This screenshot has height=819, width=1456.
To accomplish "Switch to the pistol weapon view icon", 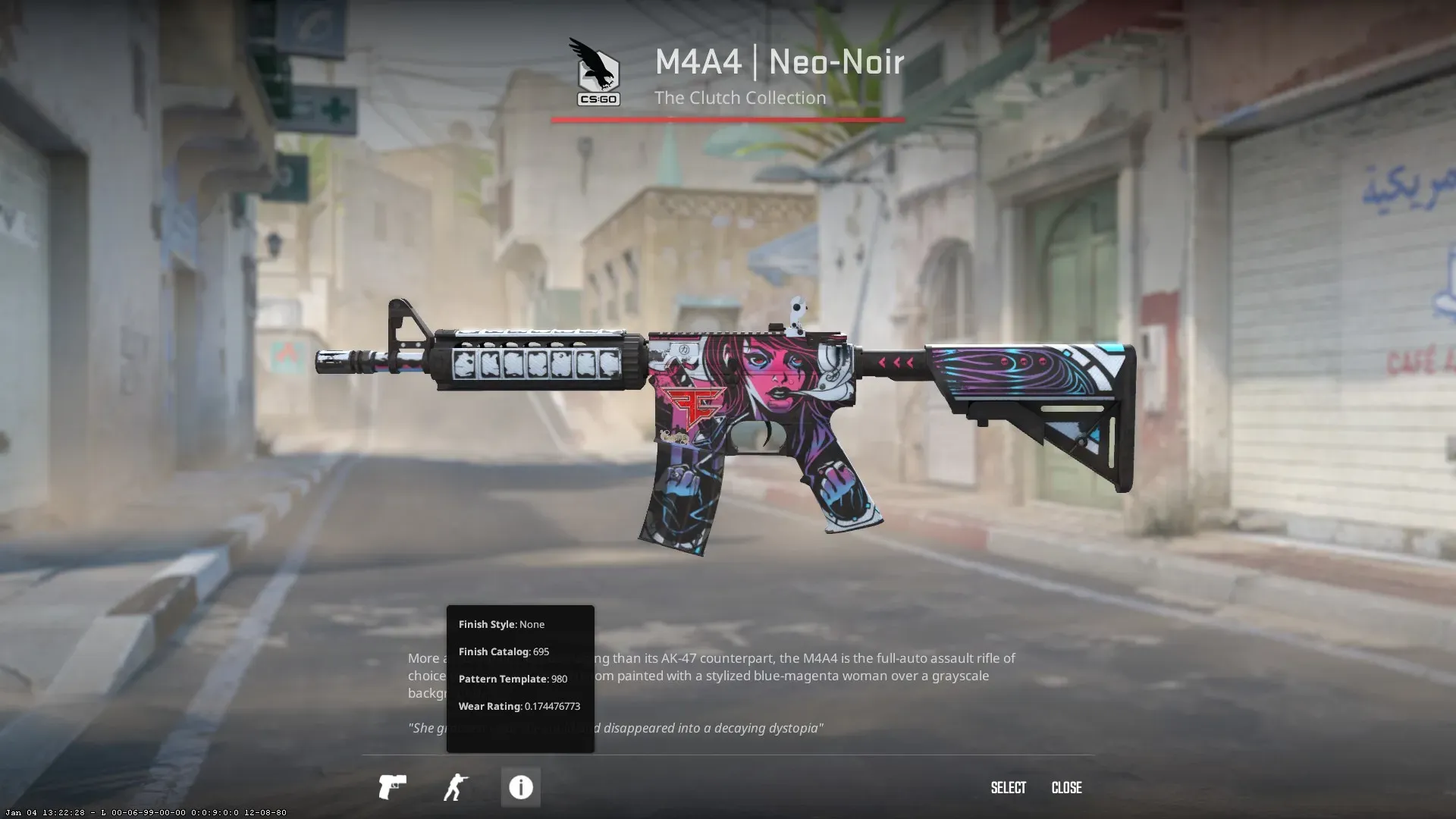I will pyautogui.click(x=392, y=787).
